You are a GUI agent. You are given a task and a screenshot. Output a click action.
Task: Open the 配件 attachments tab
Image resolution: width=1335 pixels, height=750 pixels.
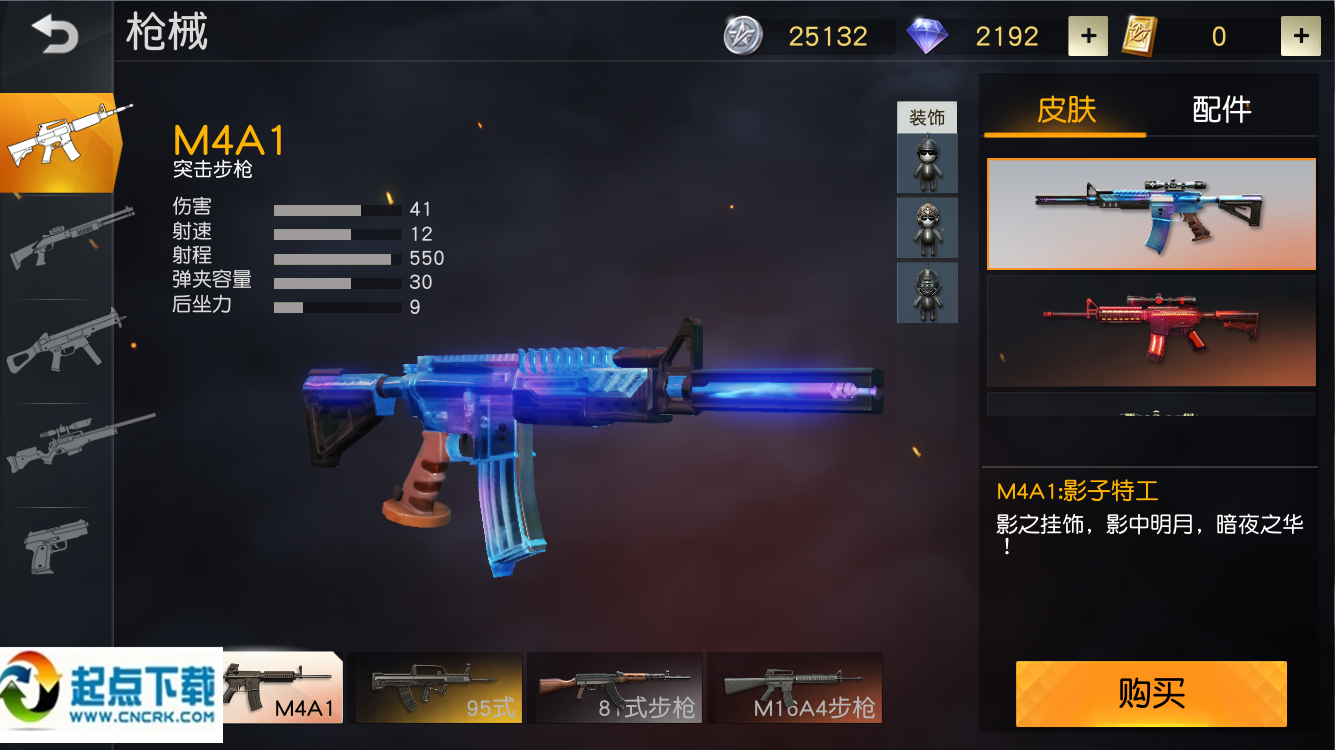1221,109
